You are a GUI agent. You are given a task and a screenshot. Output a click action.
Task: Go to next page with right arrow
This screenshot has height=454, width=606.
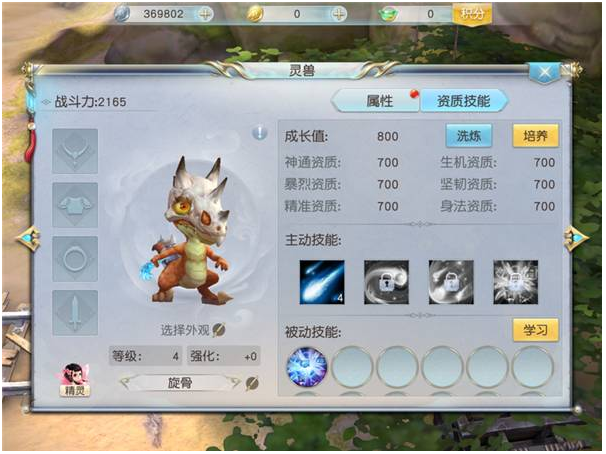pyautogui.click(x=575, y=238)
